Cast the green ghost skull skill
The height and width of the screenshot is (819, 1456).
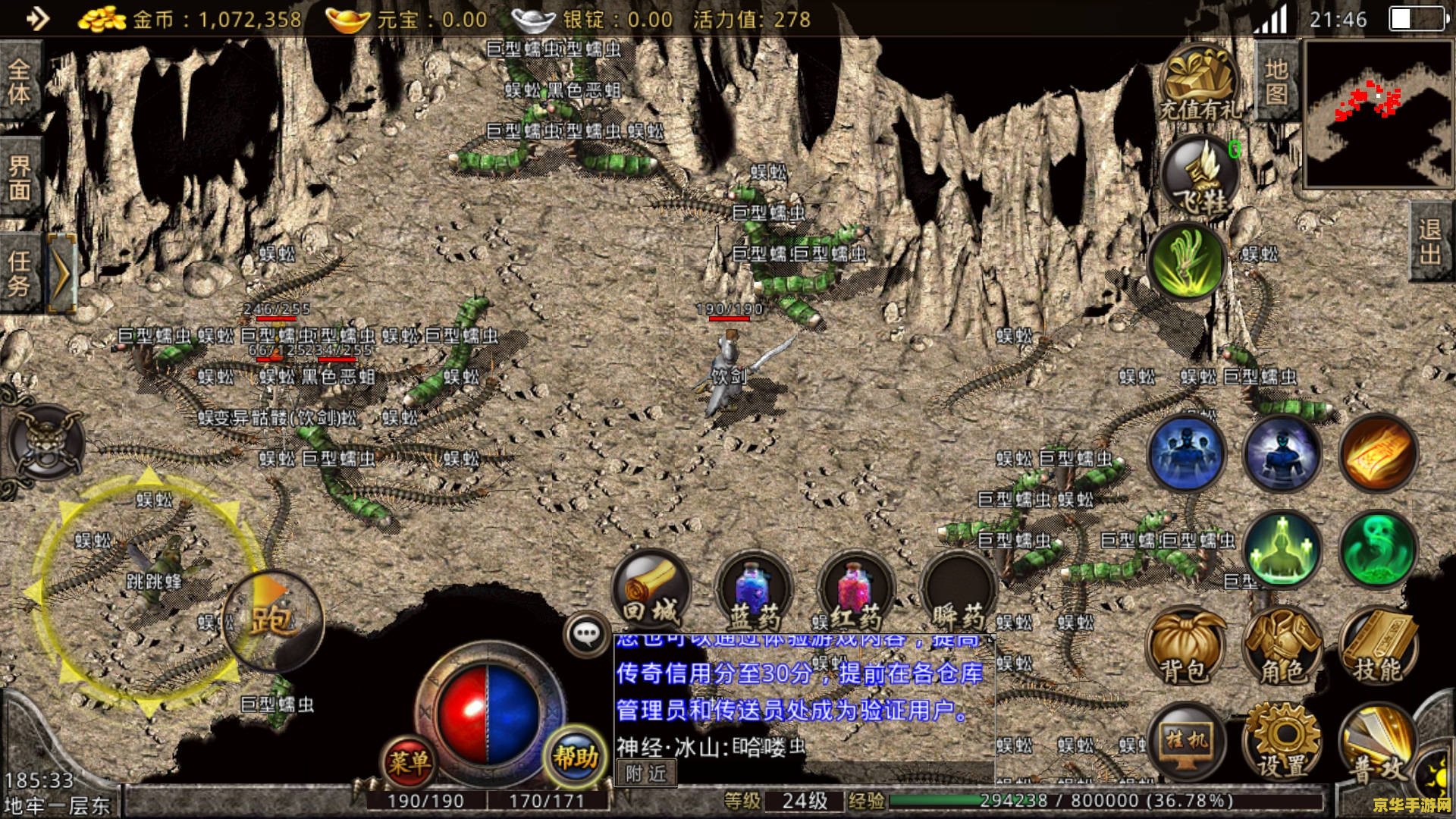pyautogui.click(x=1377, y=549)
